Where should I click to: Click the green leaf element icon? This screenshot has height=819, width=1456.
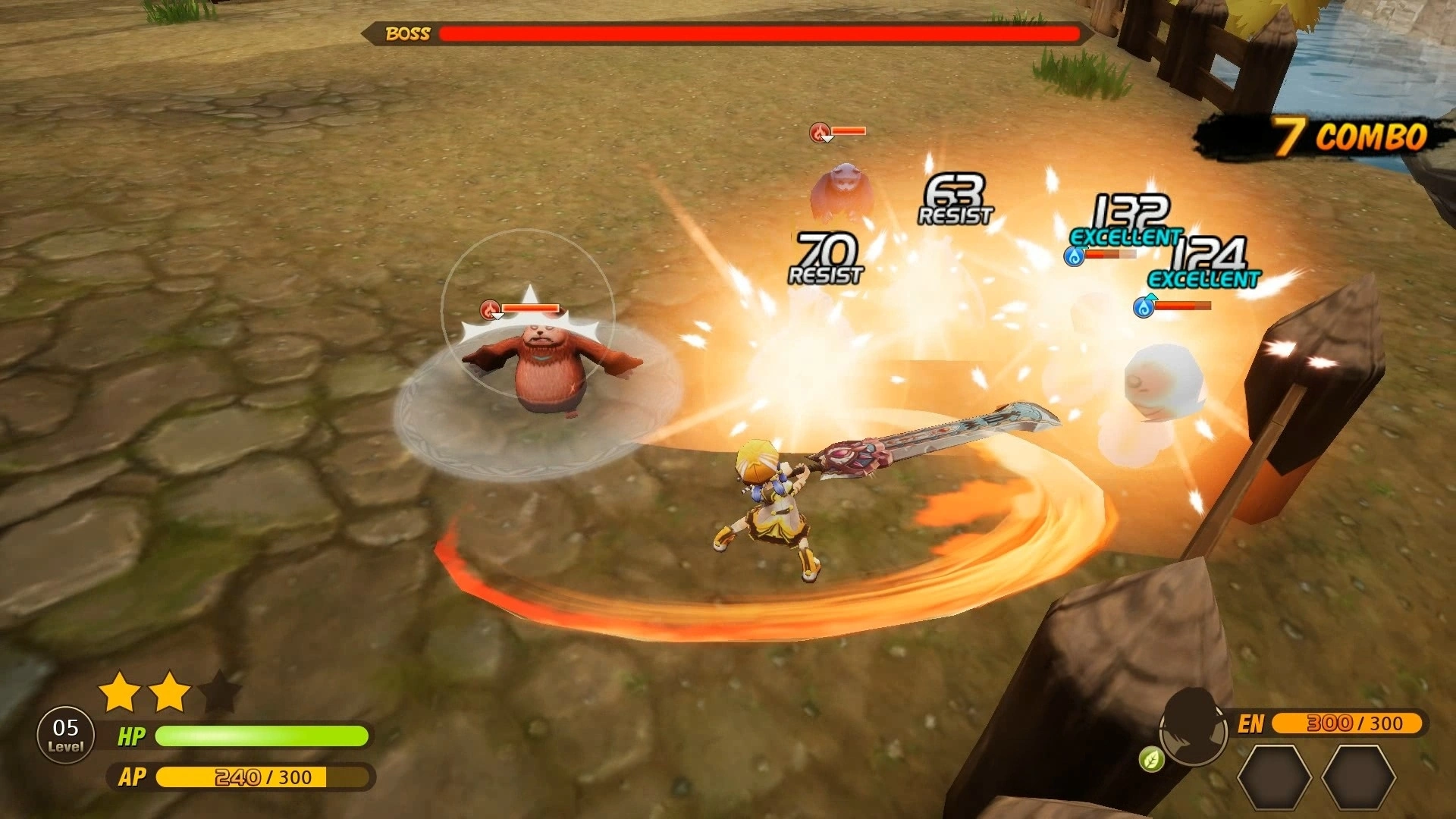pos(1151,759)
